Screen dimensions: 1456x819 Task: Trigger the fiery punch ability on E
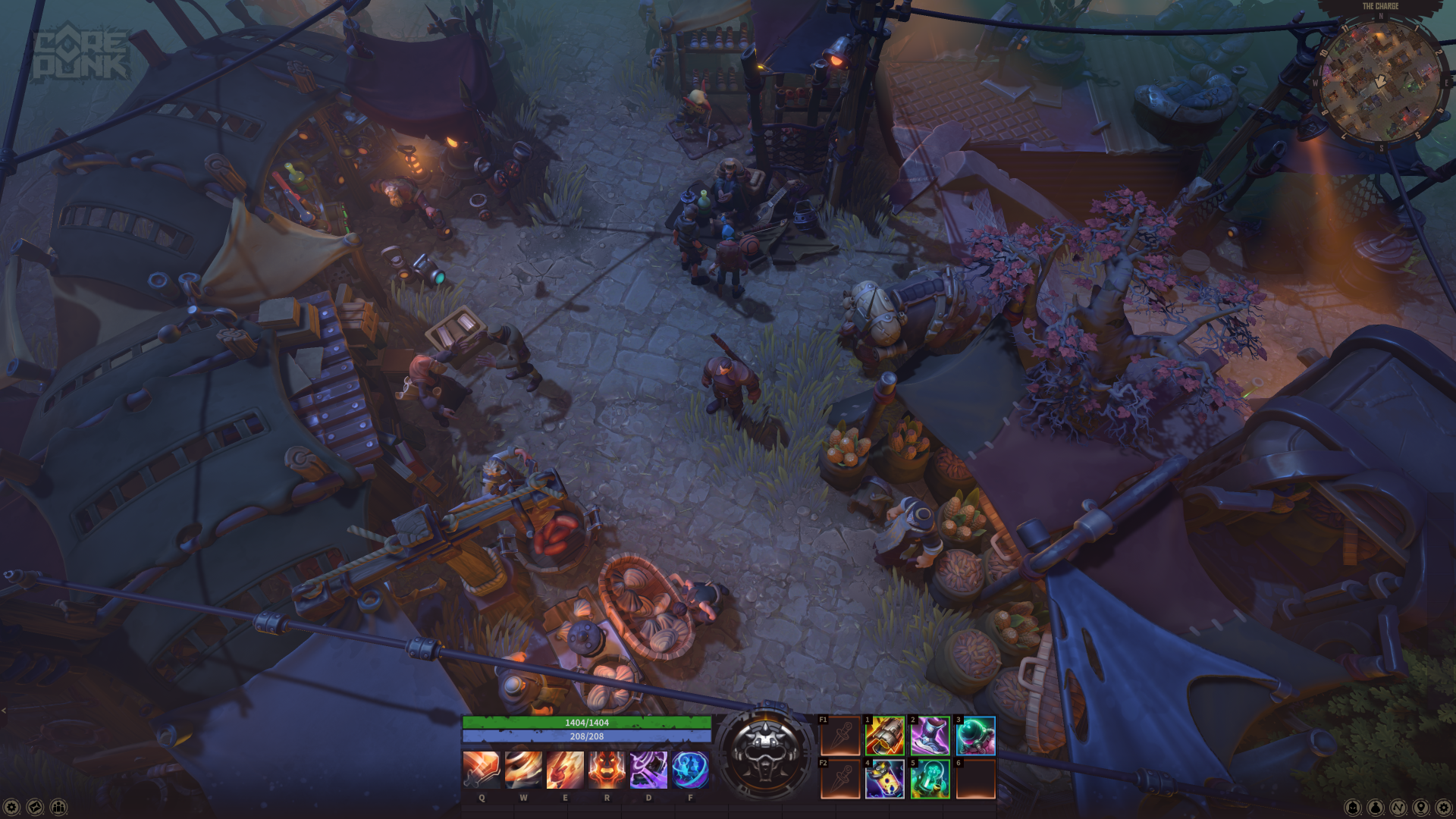click(565, 770)
